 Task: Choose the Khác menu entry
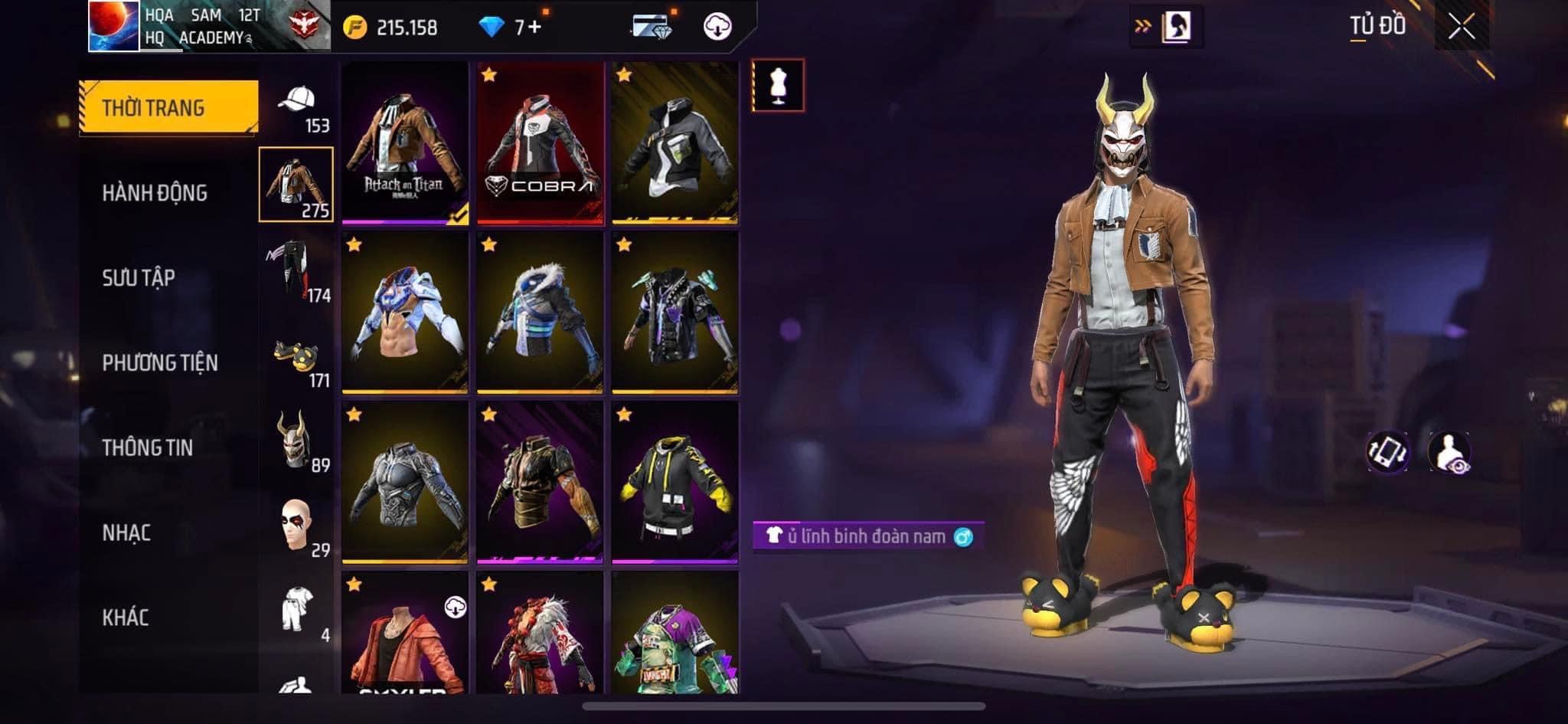click(126, 618)
